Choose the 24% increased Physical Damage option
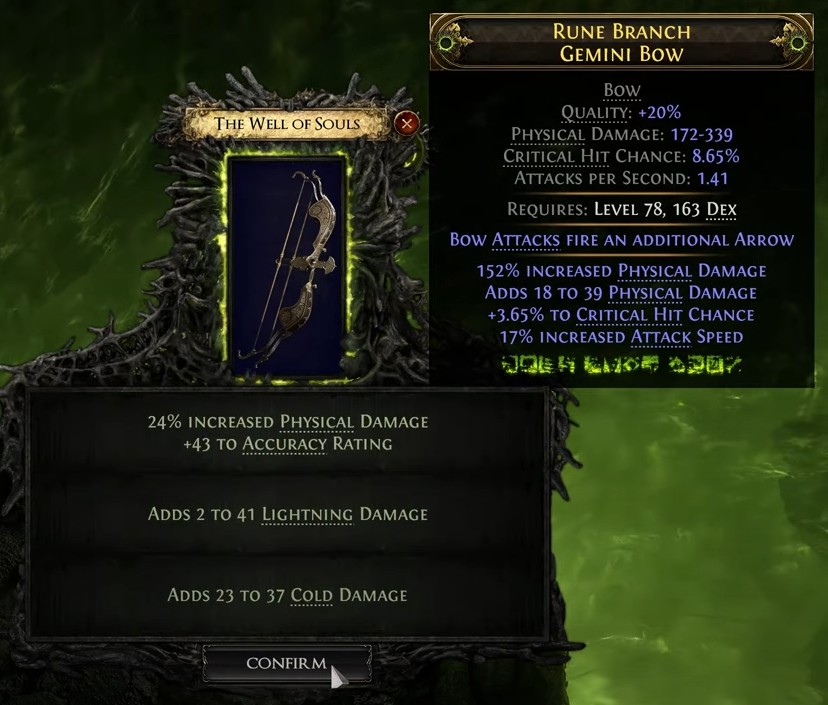Image resolution: width=828 pixels, height=705 pixels. [287, 433]
